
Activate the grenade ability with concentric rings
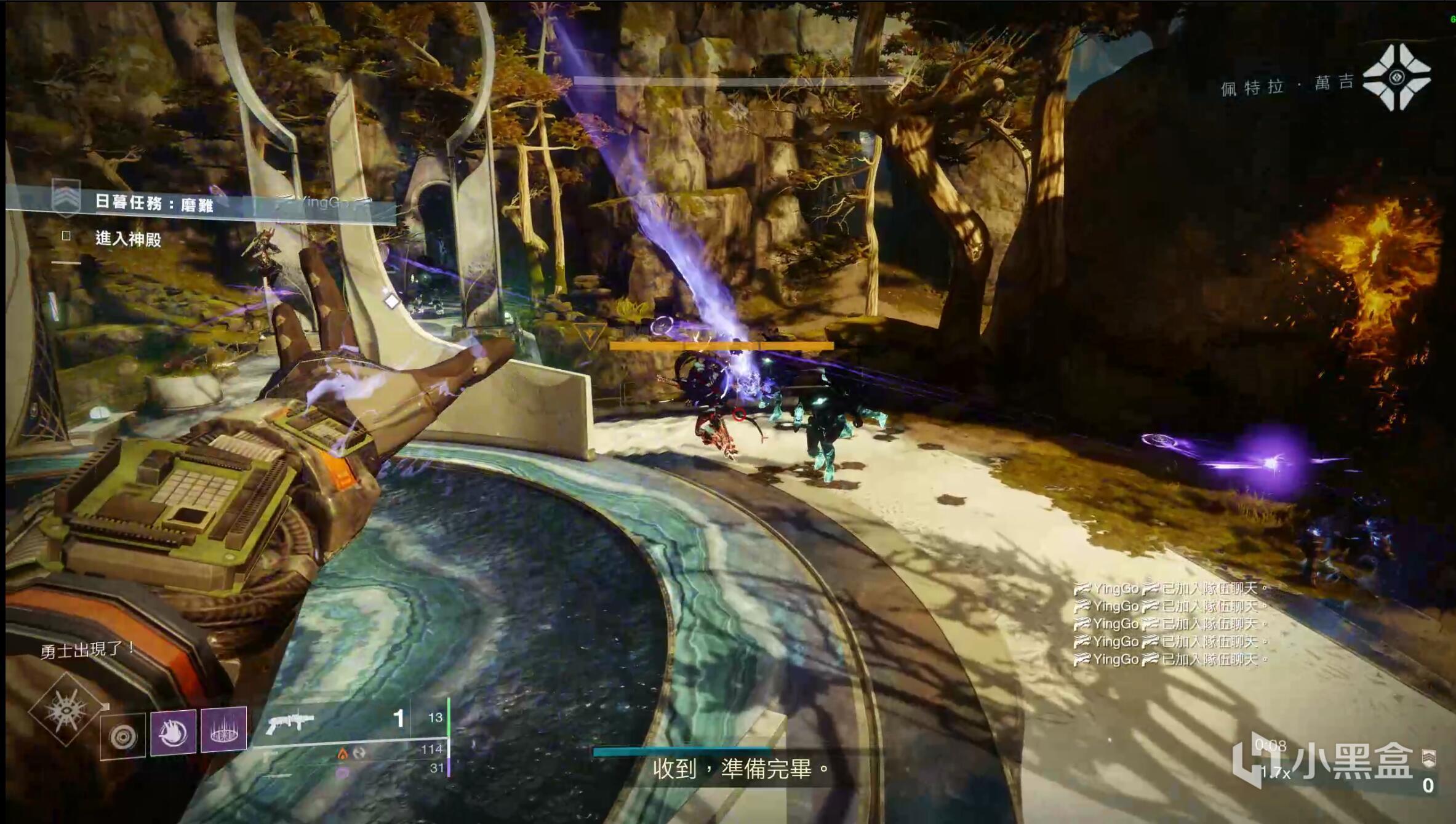[123, 735]
